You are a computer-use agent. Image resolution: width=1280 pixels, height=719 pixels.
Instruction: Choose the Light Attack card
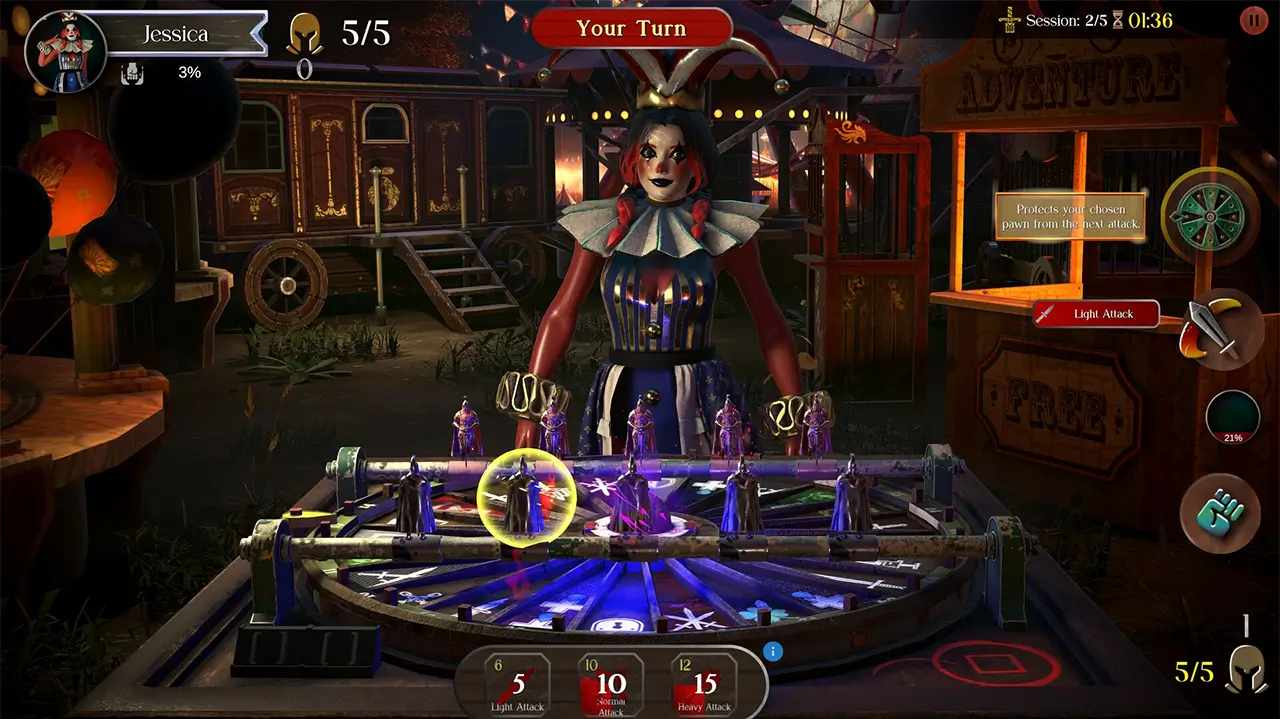point(519,686)
